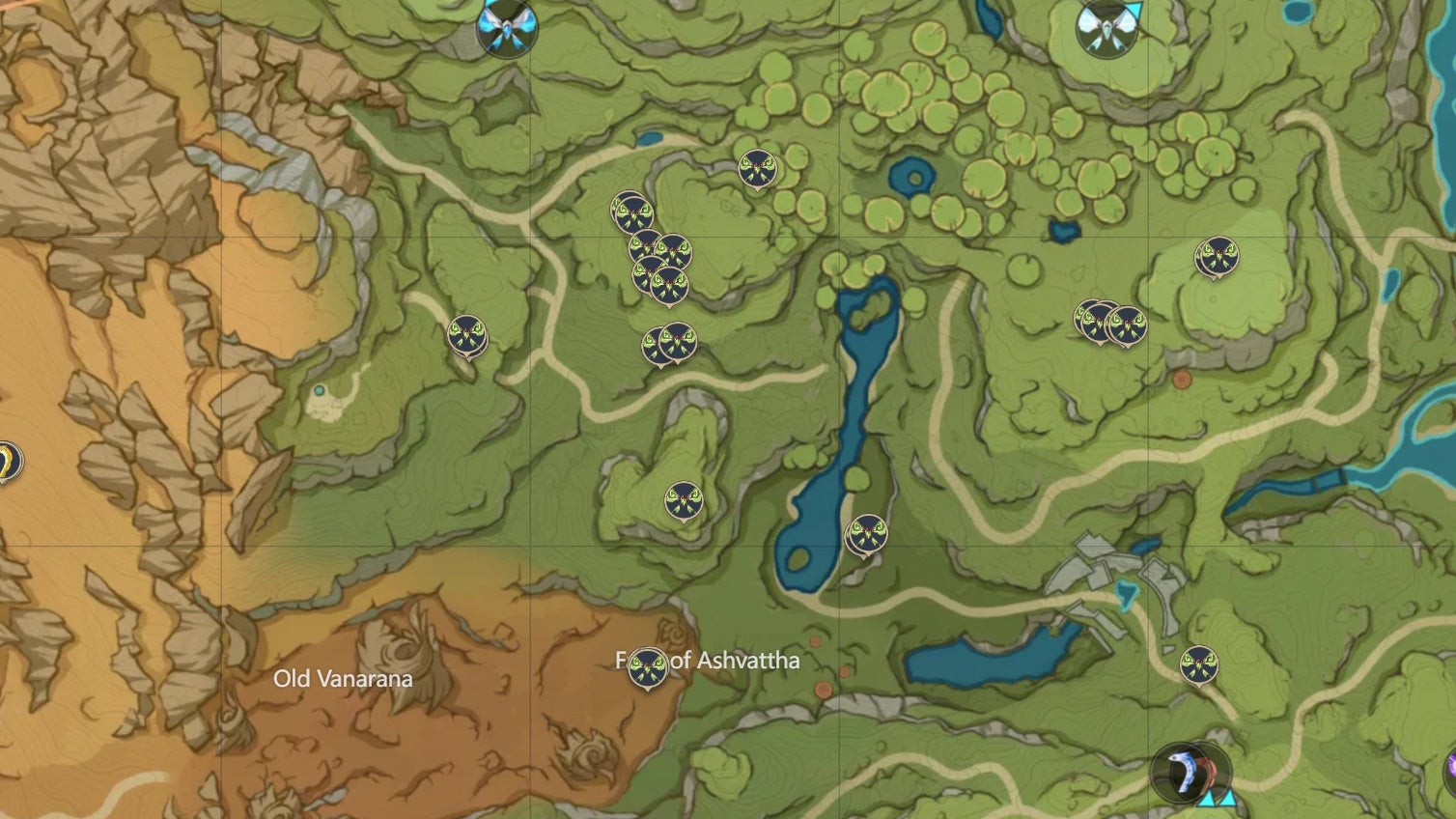This screenshot has width=1456, height=819.
Task: Select the Crystalfly marker at Fane of Ashvattha
Action: click(x=648, y=666)
